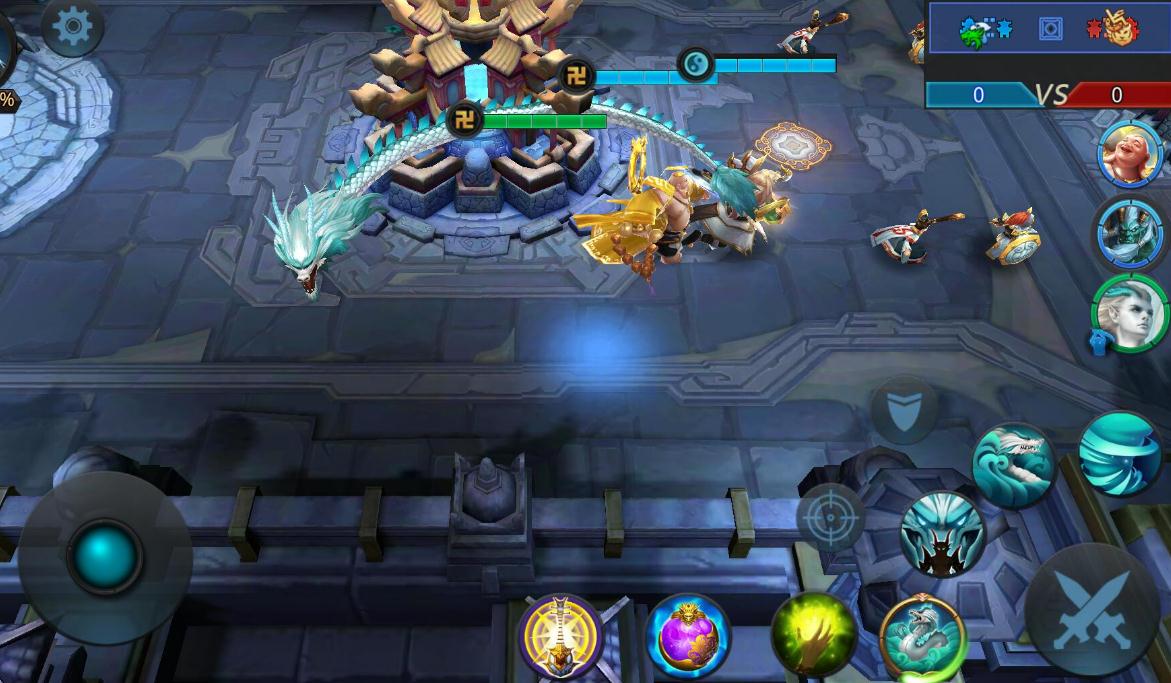Screen dimensions: 1171x683
Task: Select the green-faced ogre hero portrait
Action: (x=1130, y=233)
